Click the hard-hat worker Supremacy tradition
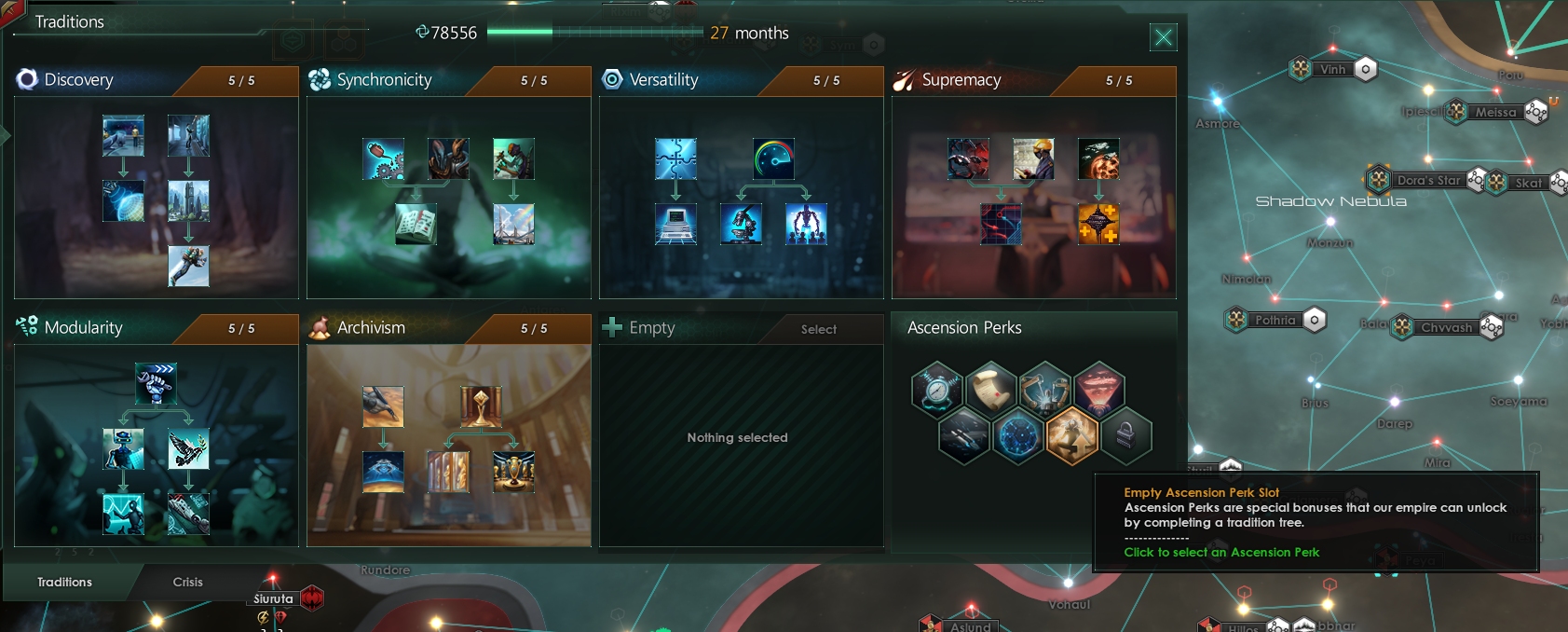Screen dimensions: 1568x632 pos(1033,159)
